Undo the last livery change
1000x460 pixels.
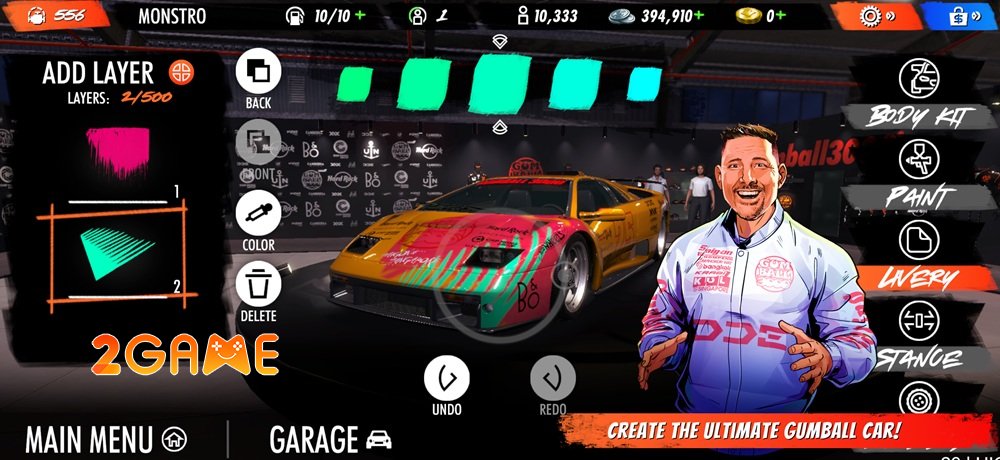(x=446, y=379)
